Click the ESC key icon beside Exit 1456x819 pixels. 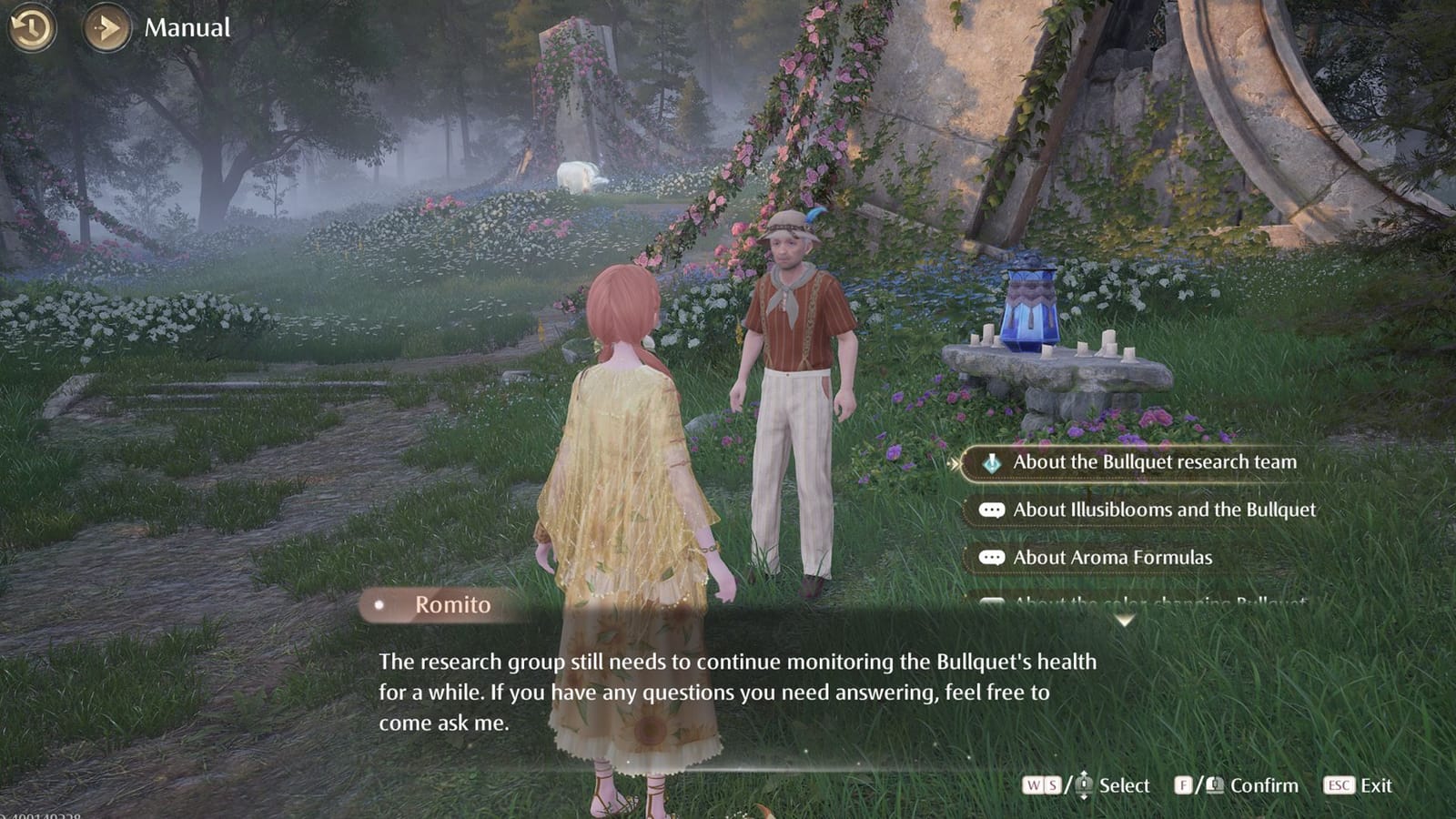1340,784
